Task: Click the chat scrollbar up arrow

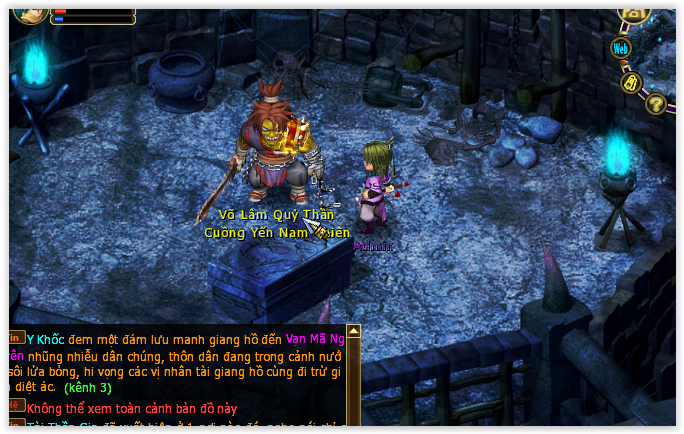Action: [353, 331]
